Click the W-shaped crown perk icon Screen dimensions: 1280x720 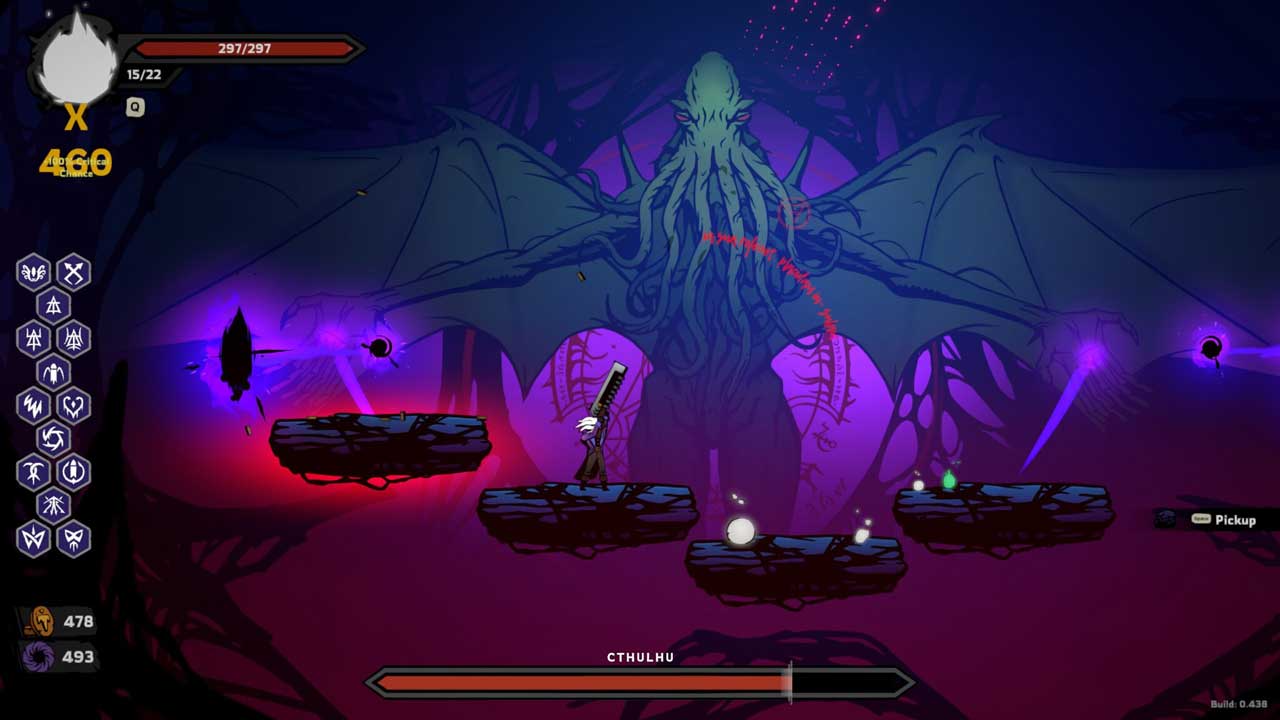pos(34,539)
